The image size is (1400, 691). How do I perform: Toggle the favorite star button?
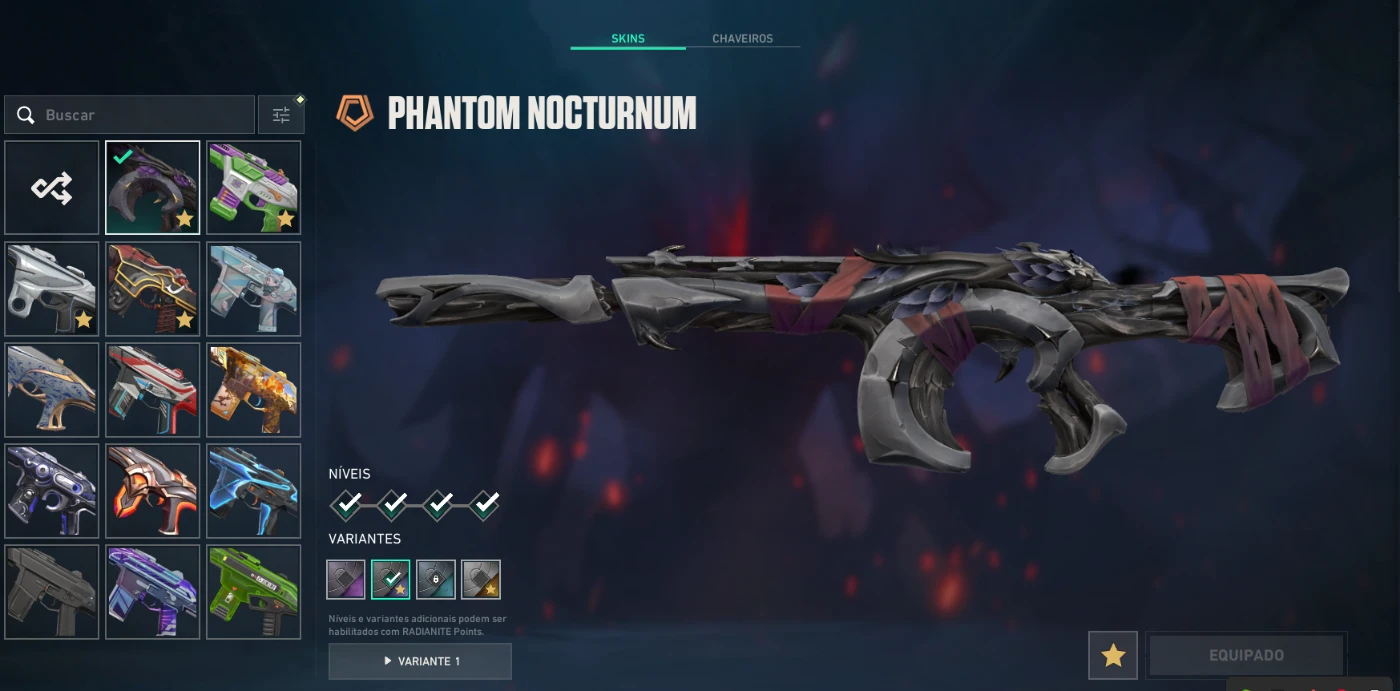pyautogui.click(x=1113, y=655)
